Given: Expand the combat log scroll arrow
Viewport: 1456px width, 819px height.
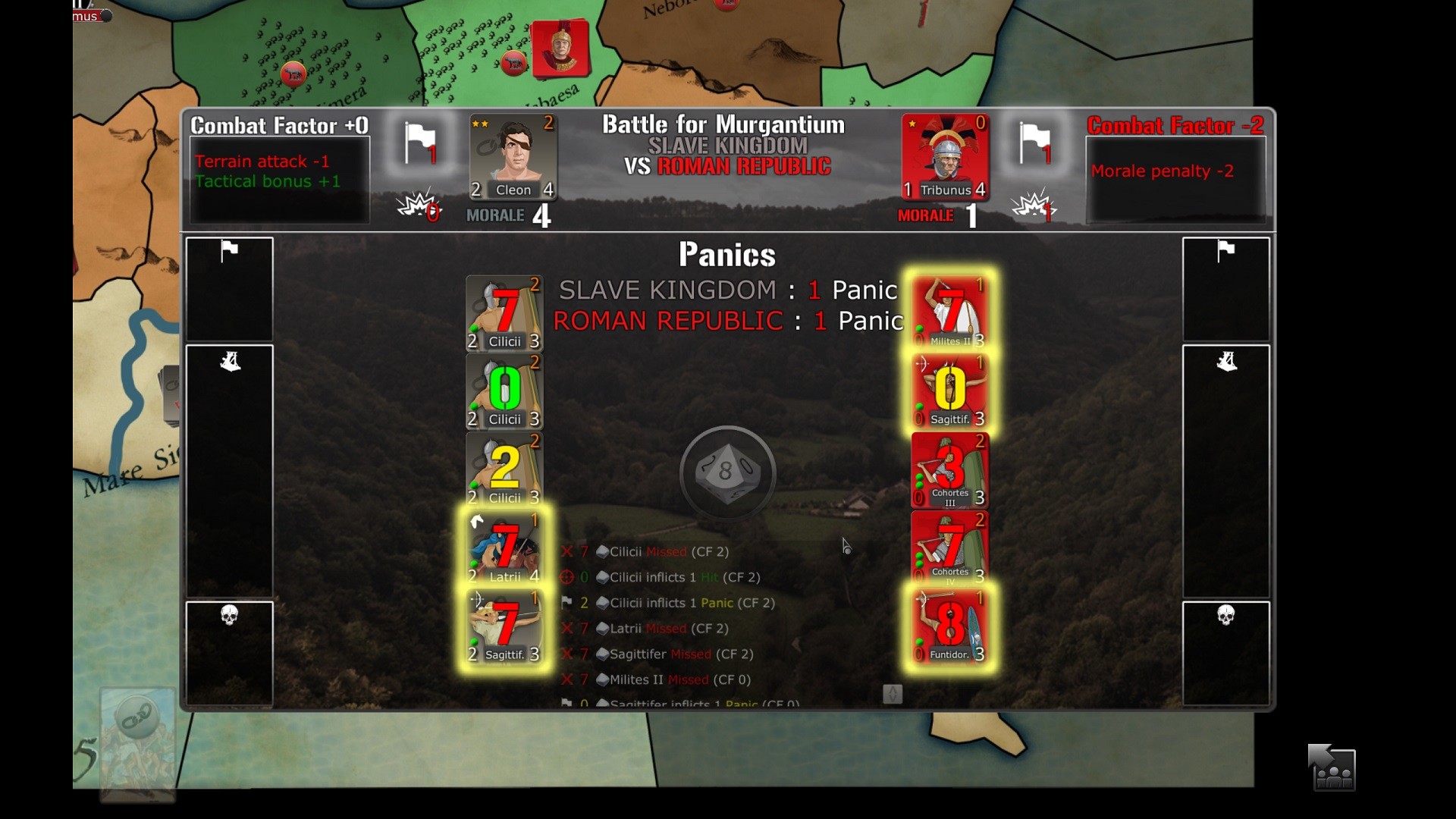Looking at the screenshot, I should tap(893, 693).
